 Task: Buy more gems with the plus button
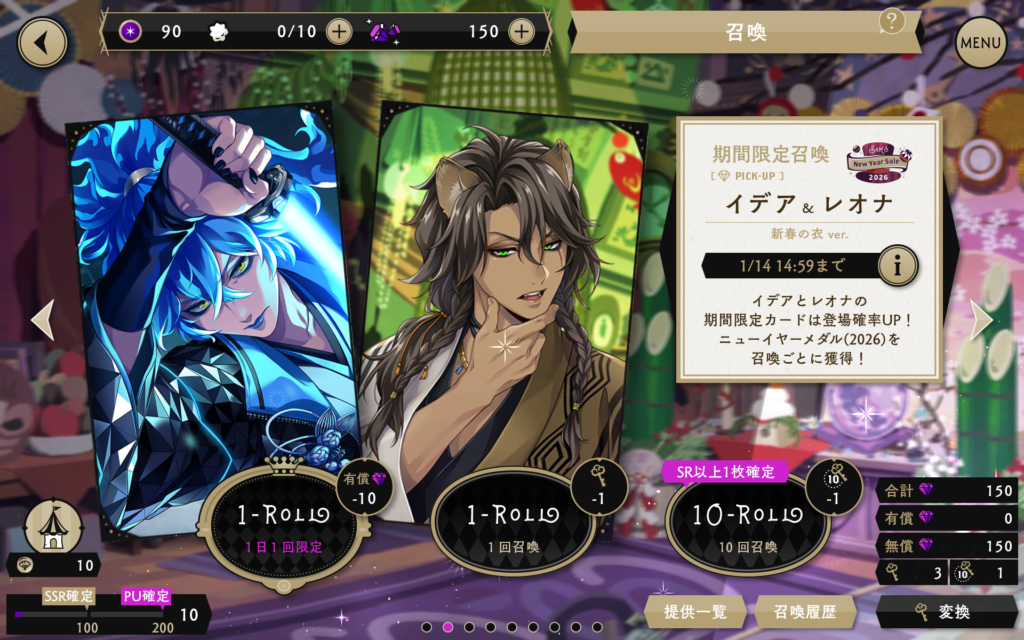[520, 31]
